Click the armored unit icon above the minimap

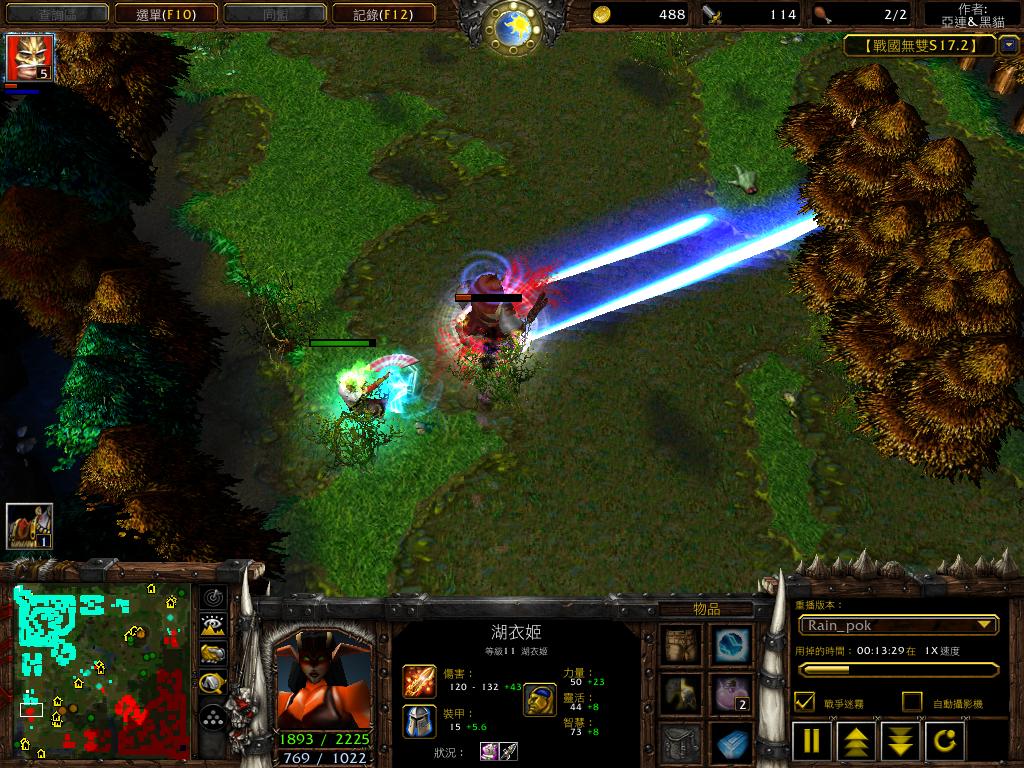click(29, 526)
